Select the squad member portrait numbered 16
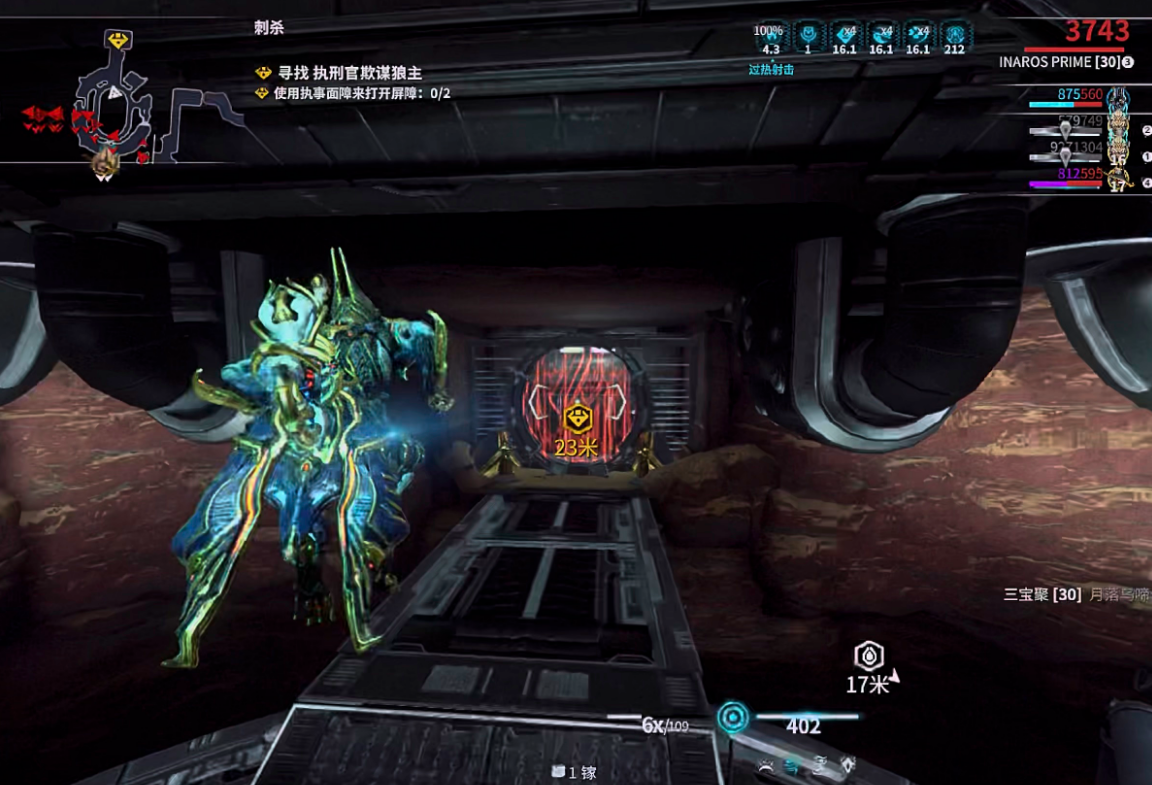Screen dimensions: 1152x785 1118,154
